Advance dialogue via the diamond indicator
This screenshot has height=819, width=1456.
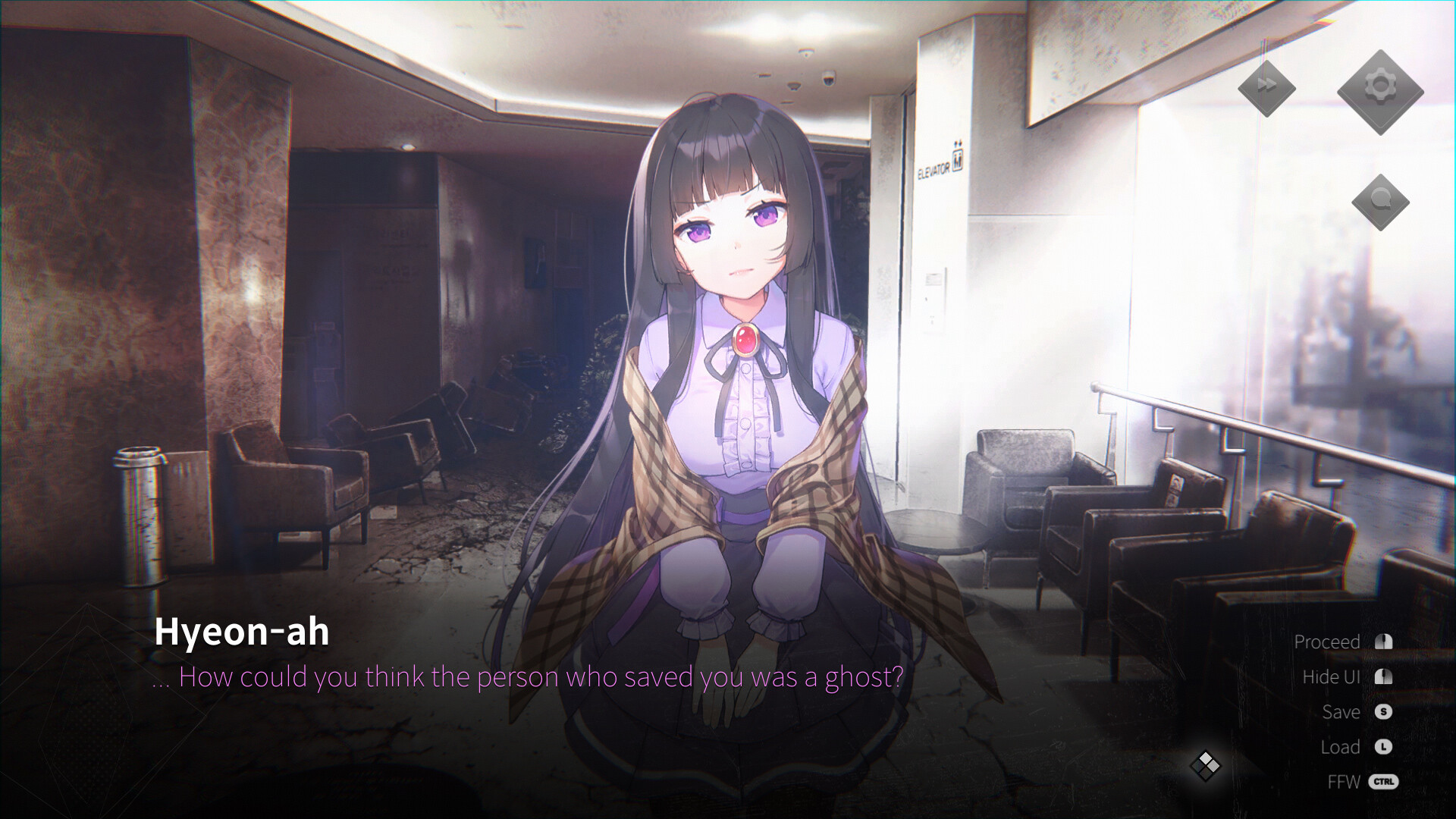tap(1205, 765)
